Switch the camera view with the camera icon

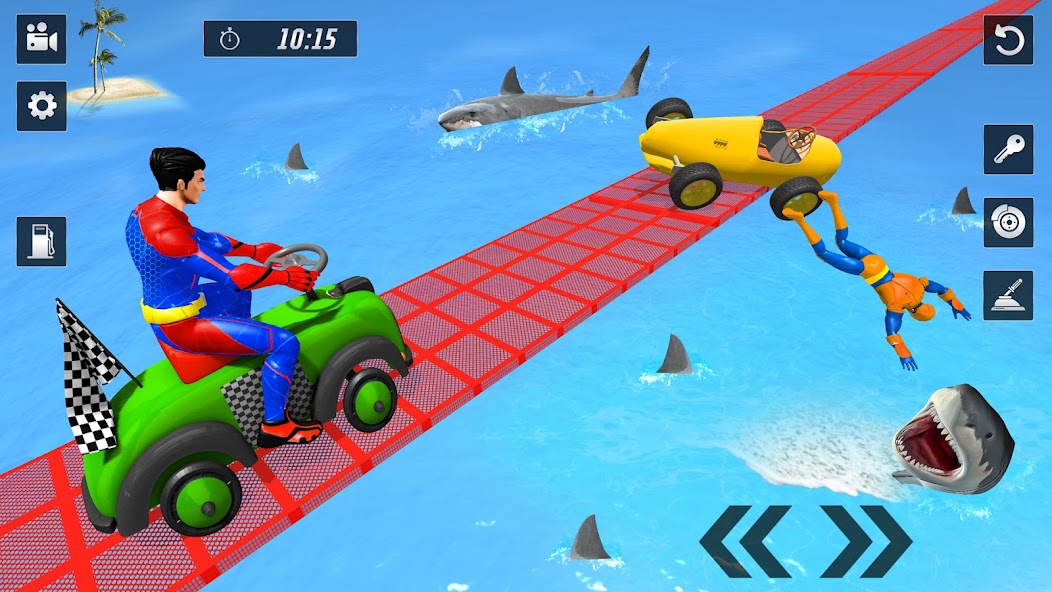pyautogui.click(x=41, y=40)
